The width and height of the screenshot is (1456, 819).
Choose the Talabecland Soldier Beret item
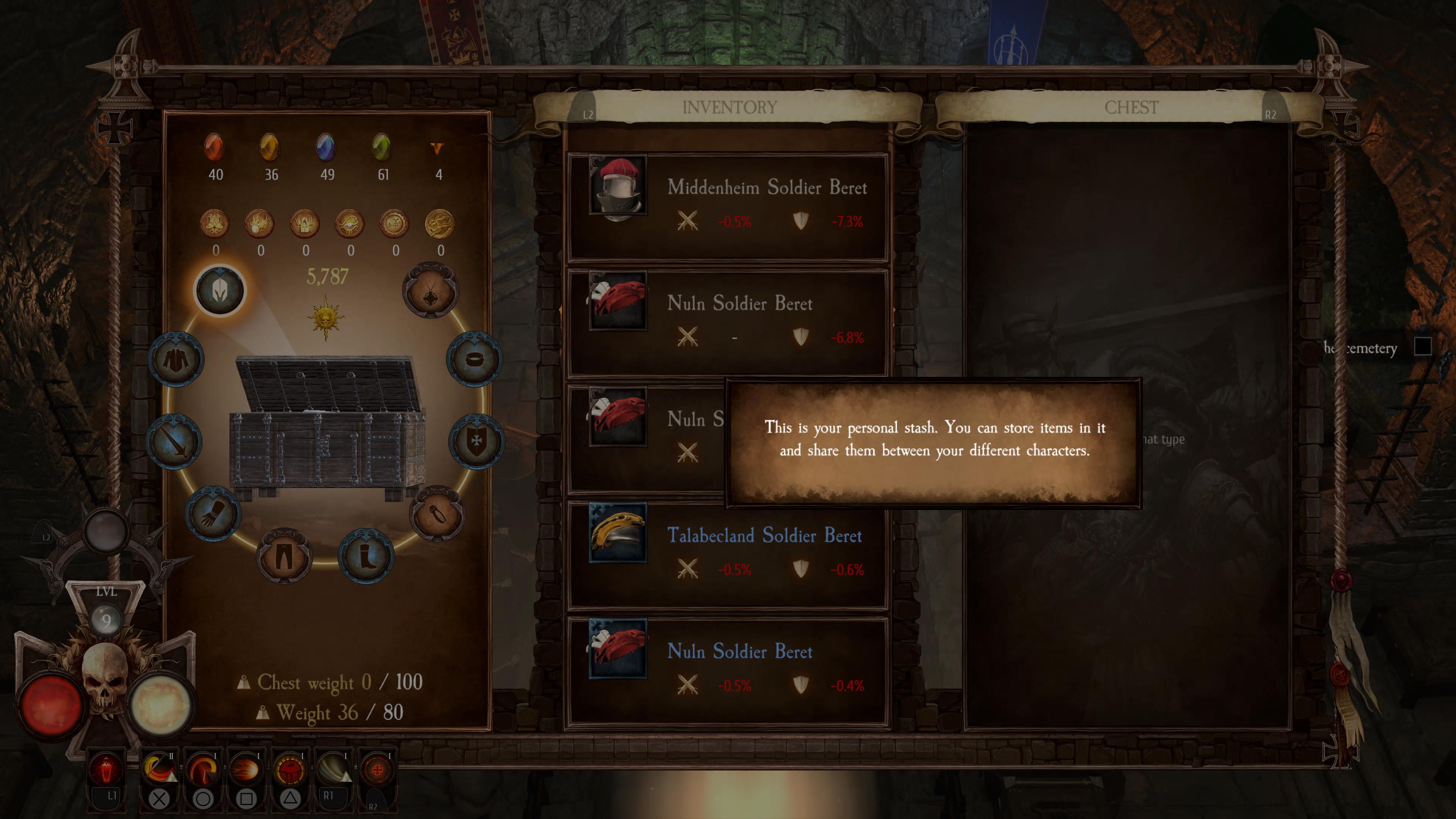728,553
